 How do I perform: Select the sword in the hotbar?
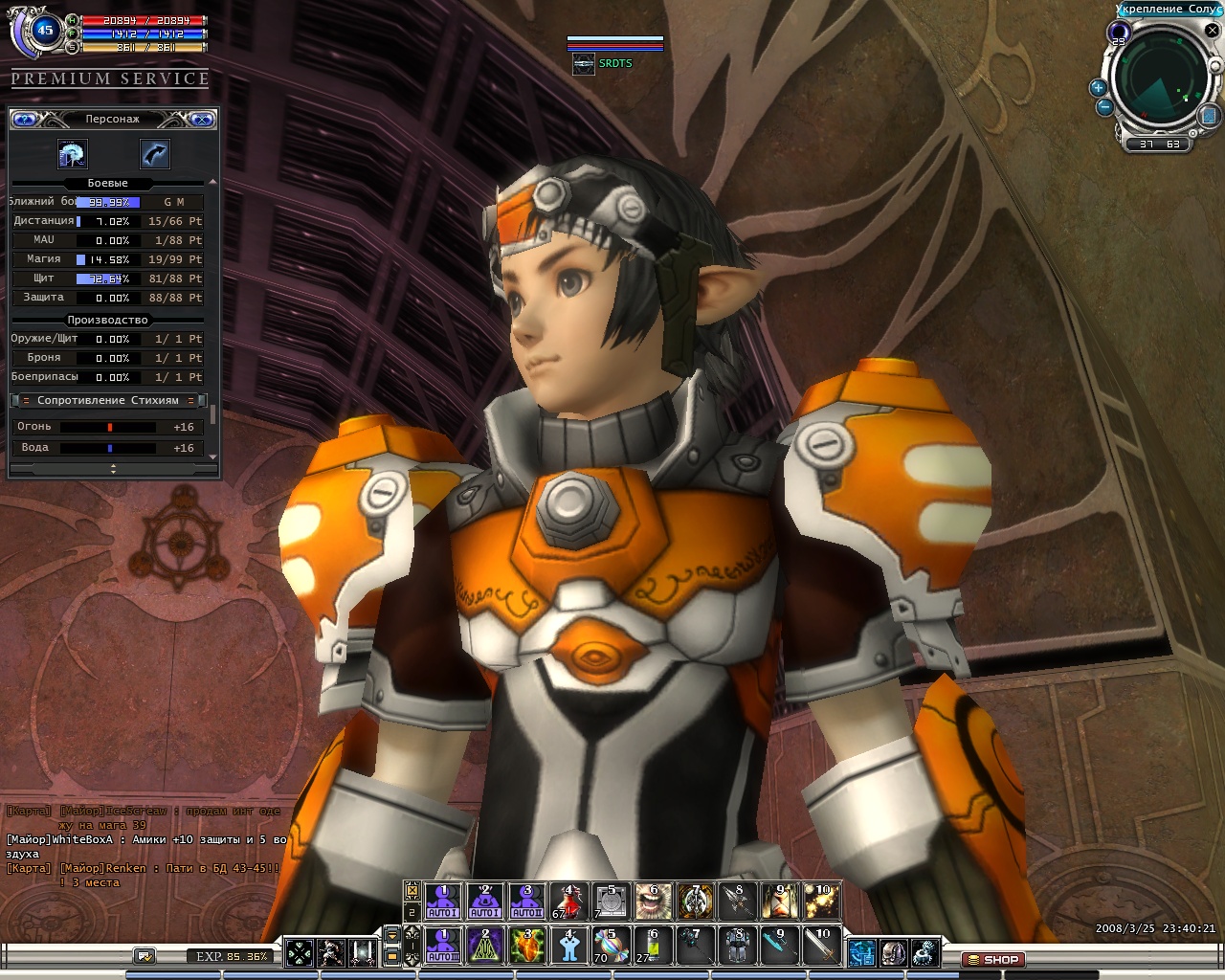click(x=821, y=945)
